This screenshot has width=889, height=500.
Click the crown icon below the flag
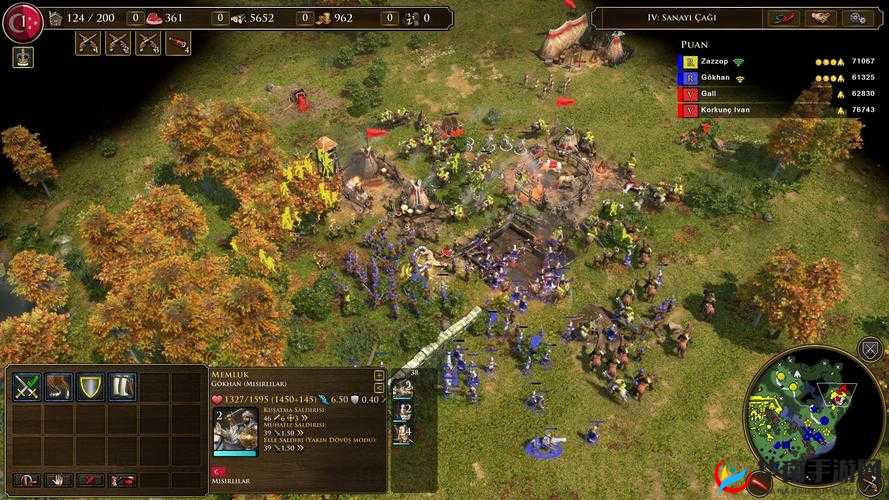[22, 57]
